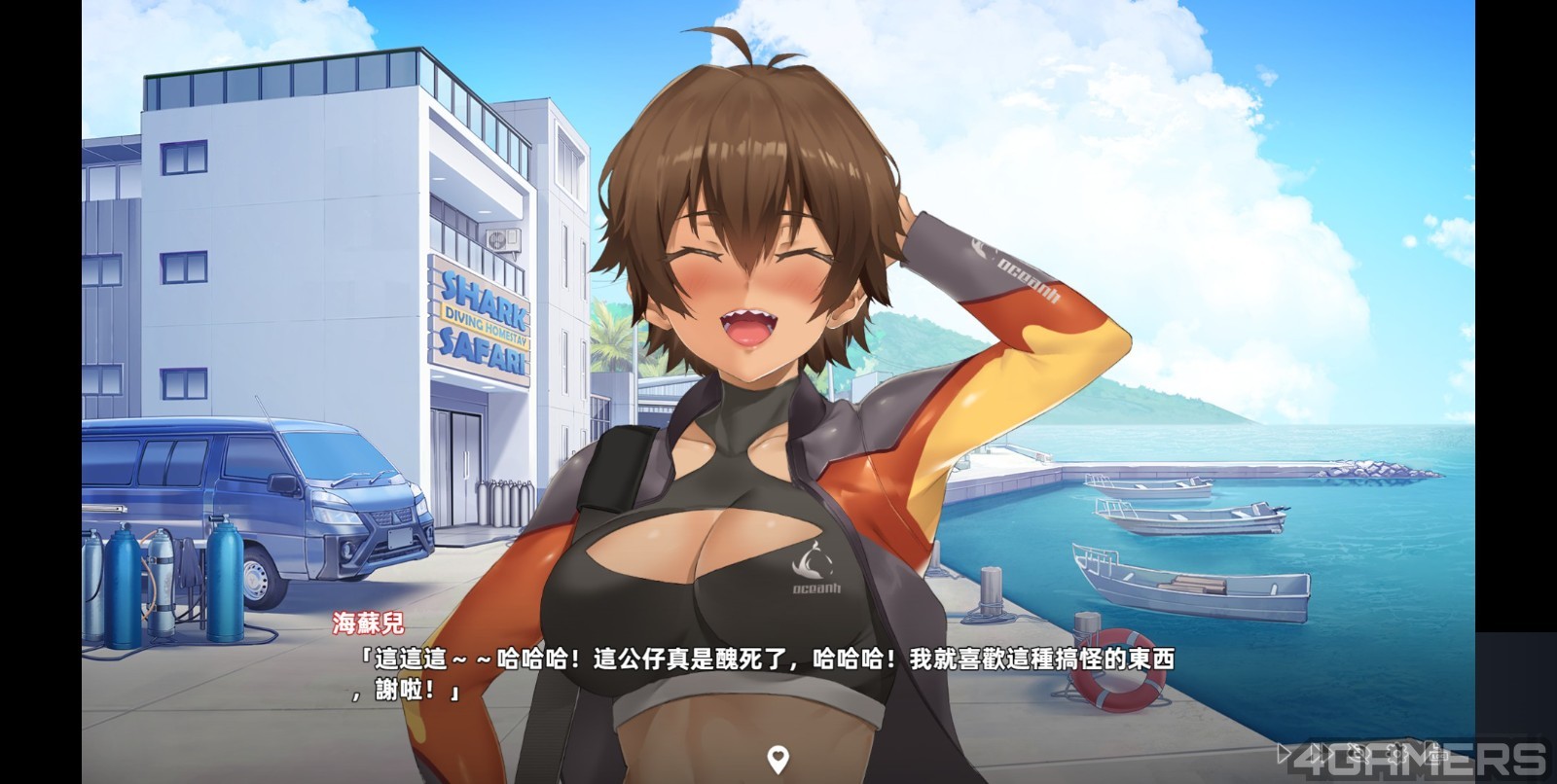
Task: Open the dialogue log icon
Action: click(x=1434, y=754)
